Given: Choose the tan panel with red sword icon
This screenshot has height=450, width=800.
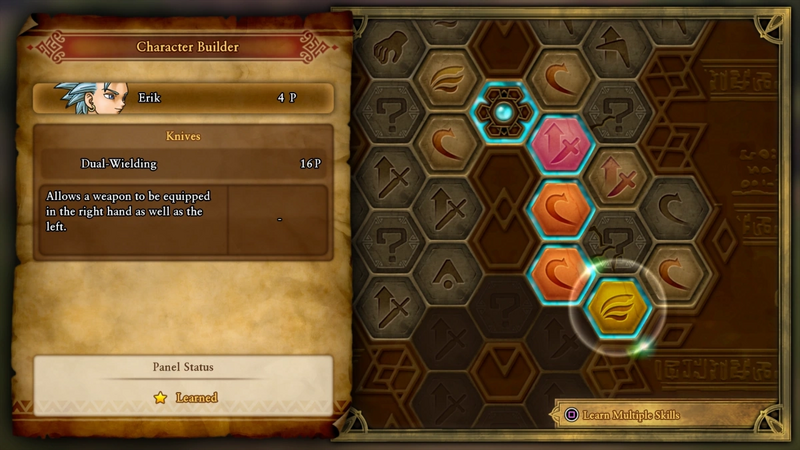Looking at the screenshot, I should [x=619, y=179].
